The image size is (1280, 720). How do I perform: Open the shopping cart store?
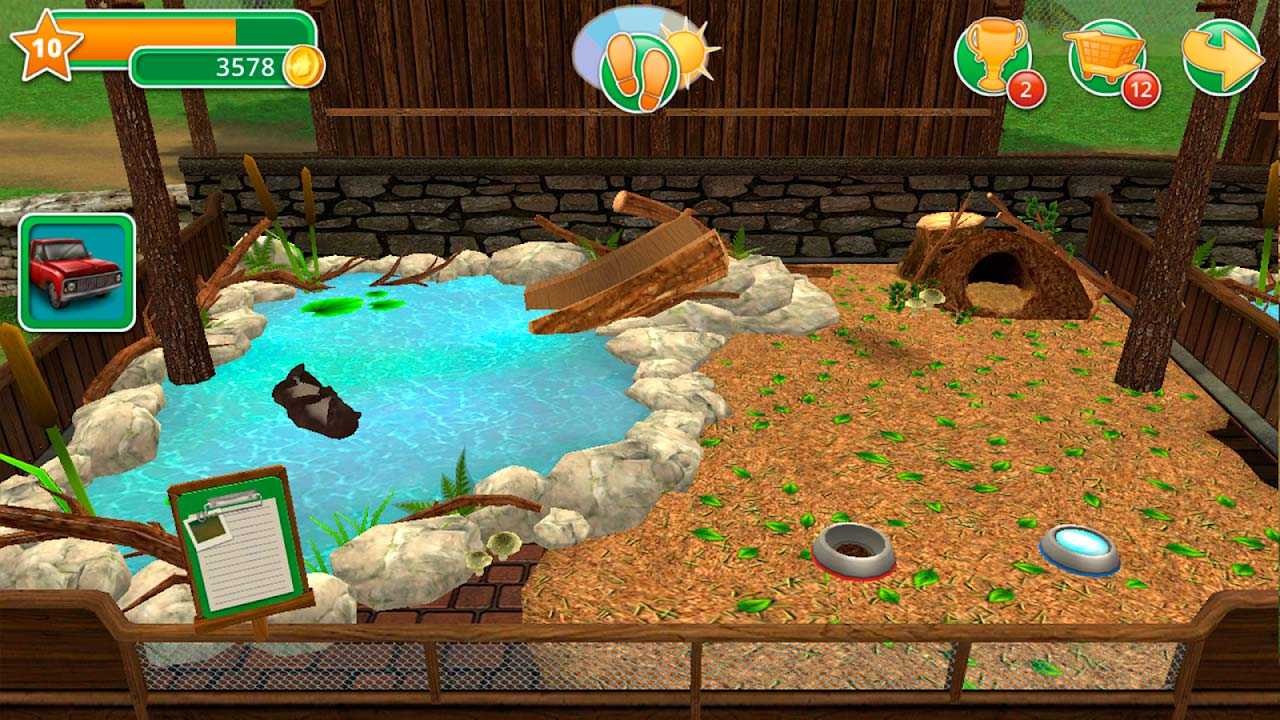point(1107,56)
